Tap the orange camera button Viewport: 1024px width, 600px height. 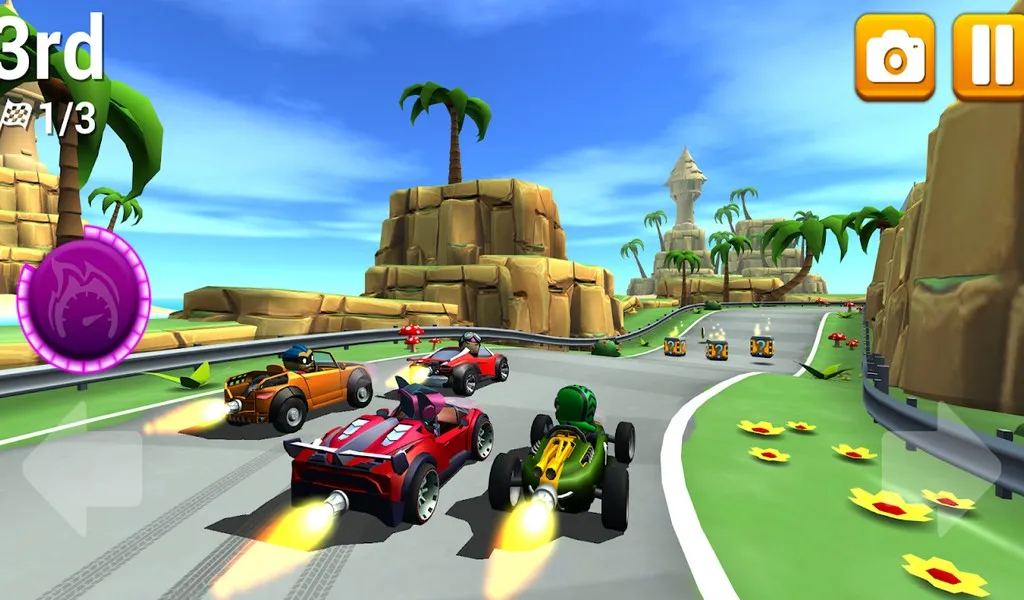tap(894, 57)
